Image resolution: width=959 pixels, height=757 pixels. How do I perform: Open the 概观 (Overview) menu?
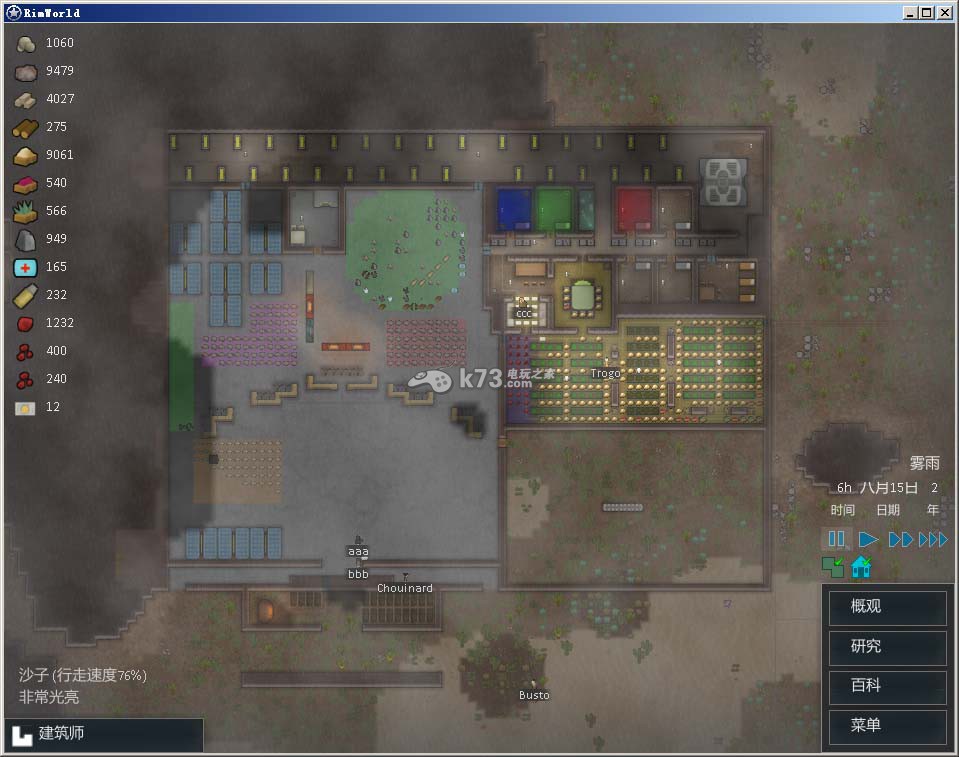tap(887, 607)
